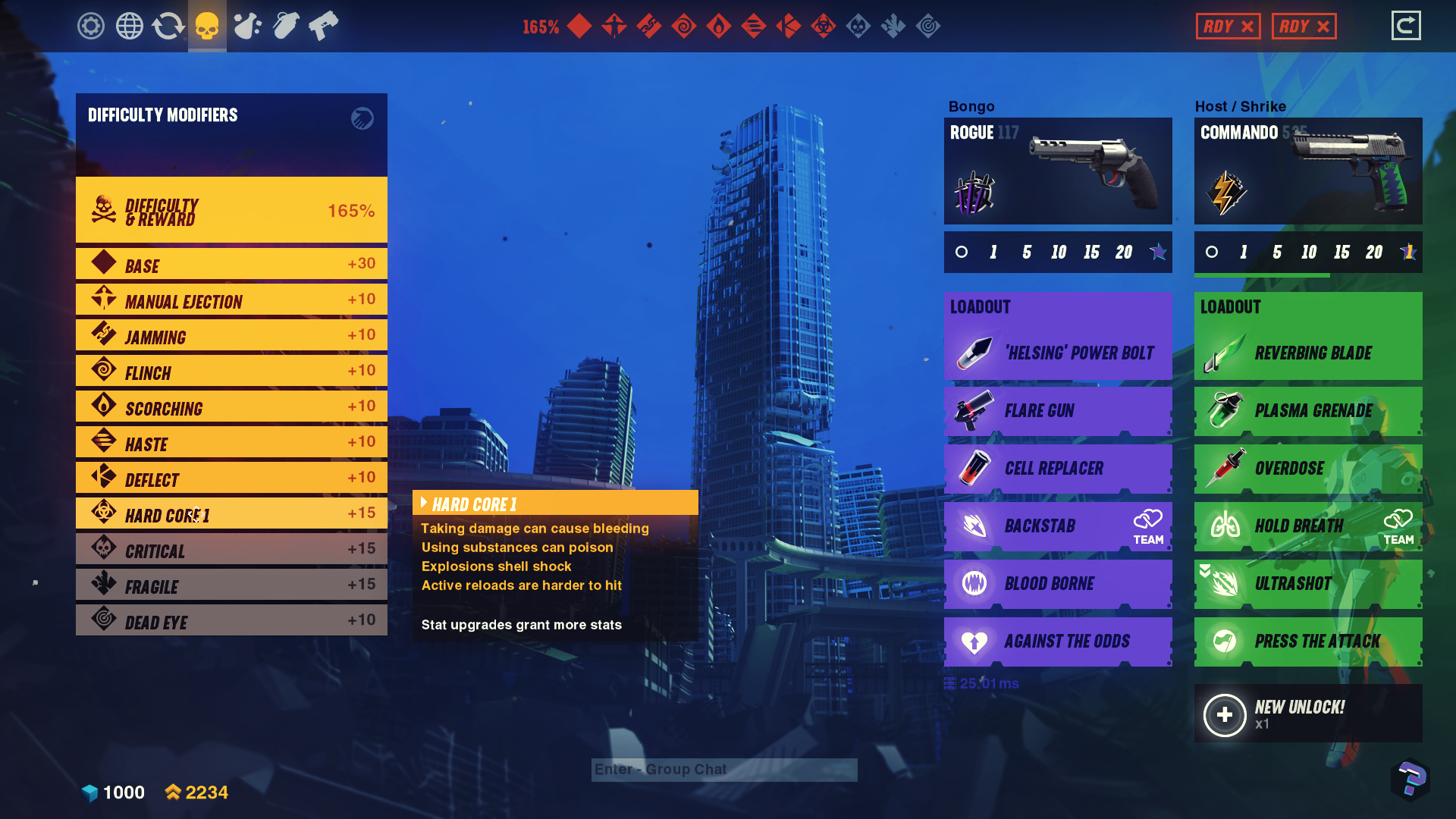Toggle the Jamming modifier

click(231, 336)
